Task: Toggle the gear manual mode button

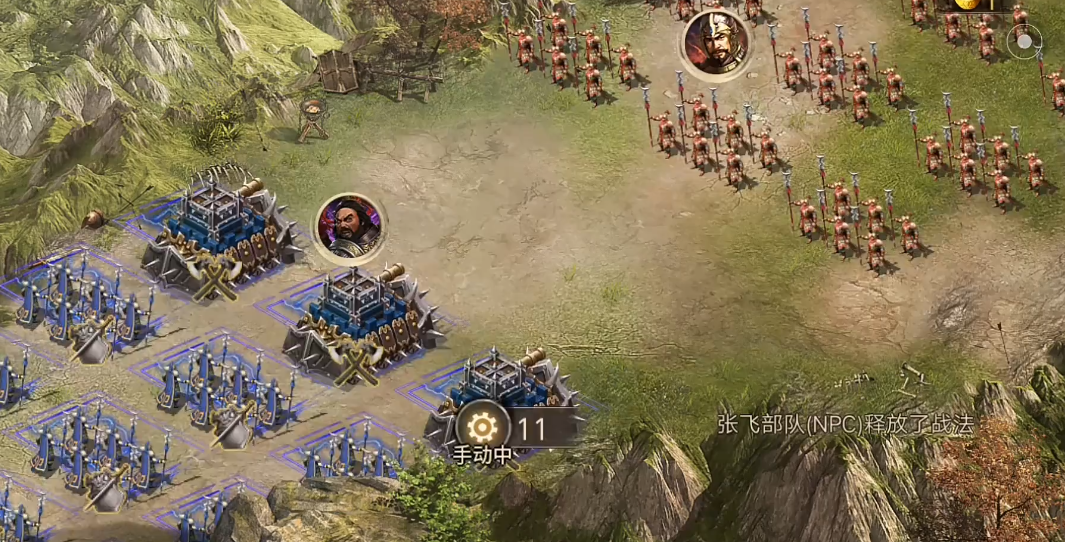Action: tap(482, 428)
